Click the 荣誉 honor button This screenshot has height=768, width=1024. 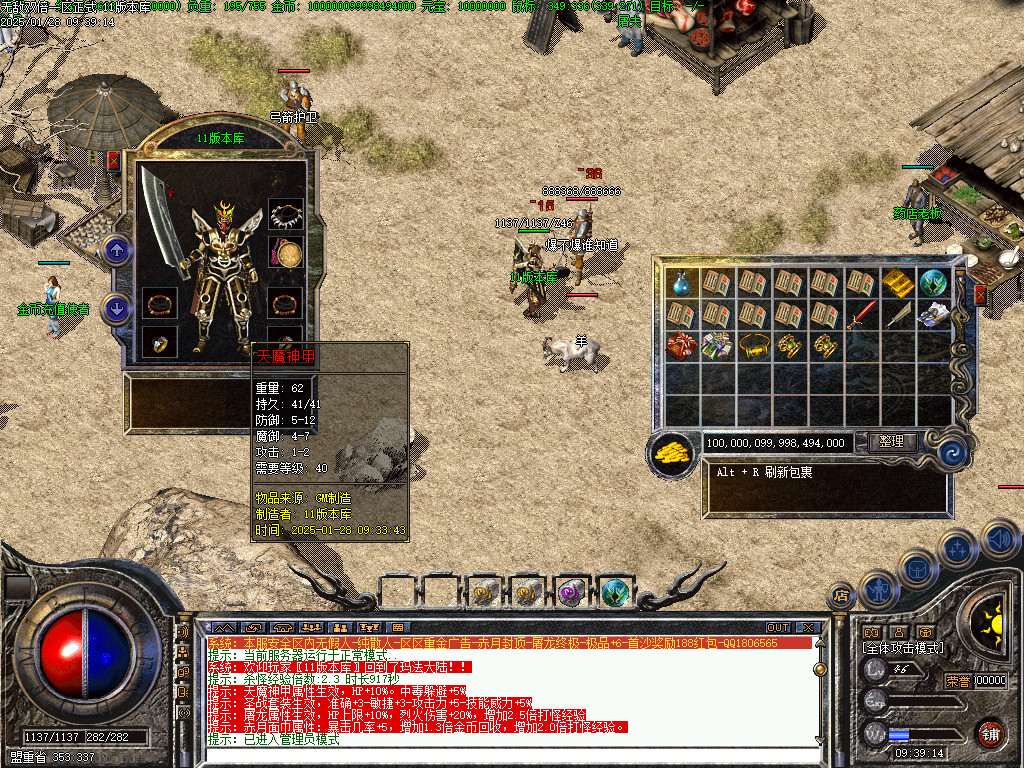click(x=957, y=682)
